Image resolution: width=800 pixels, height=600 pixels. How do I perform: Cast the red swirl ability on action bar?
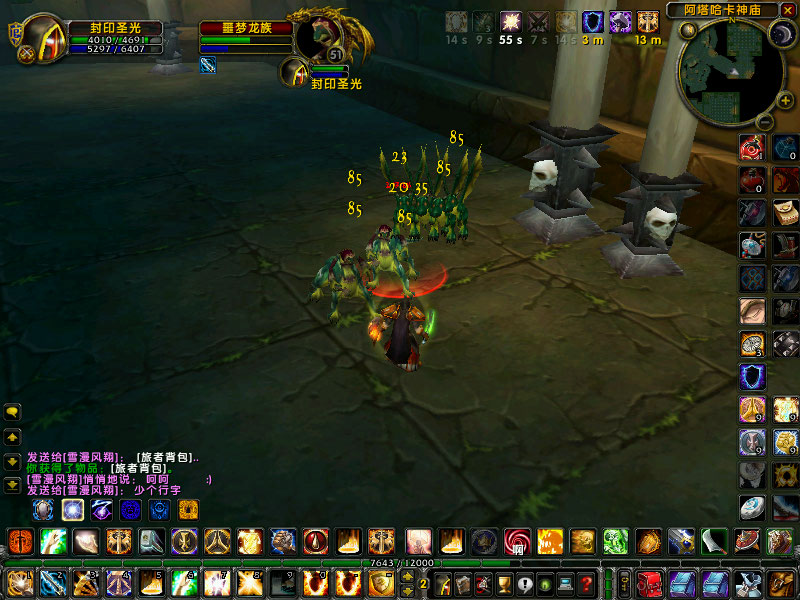click(x=517, y=542)
